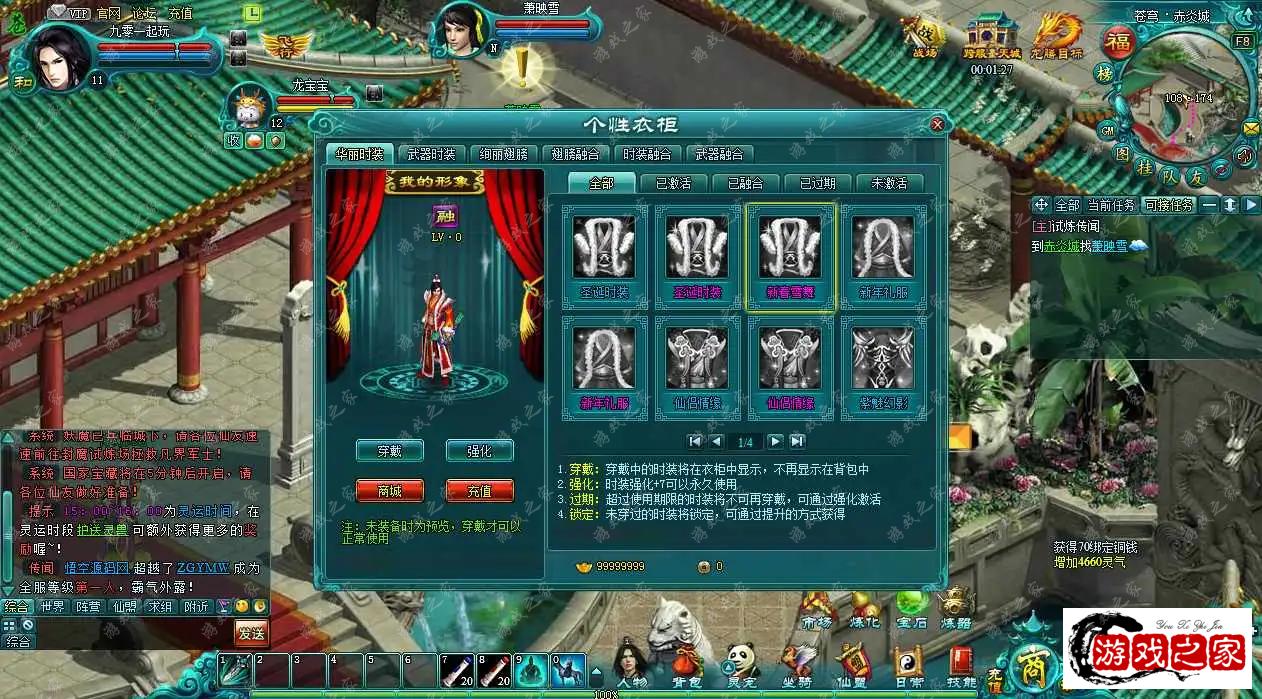Click the red 充值 recharge button in wardrobe
This screenshot has height=699, width=1262.
(x=479, y=491)
